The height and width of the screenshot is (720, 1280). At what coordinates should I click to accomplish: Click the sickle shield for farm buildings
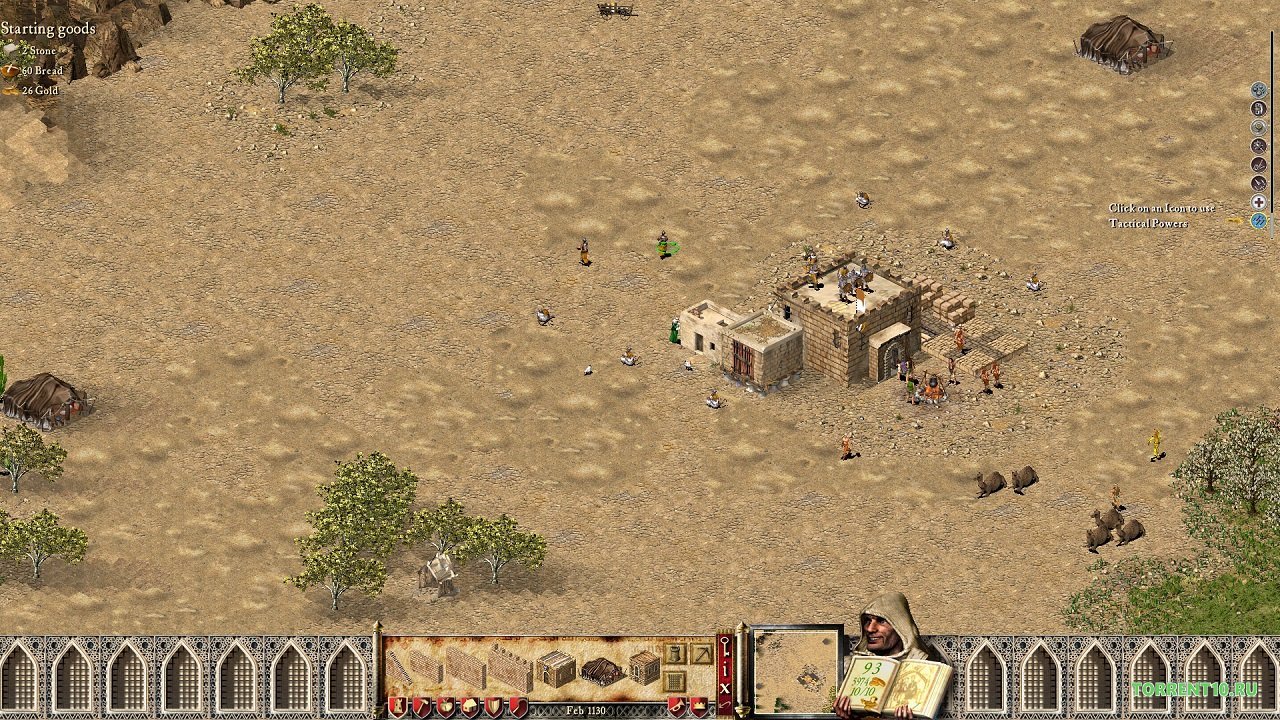[x=516, y=705]
